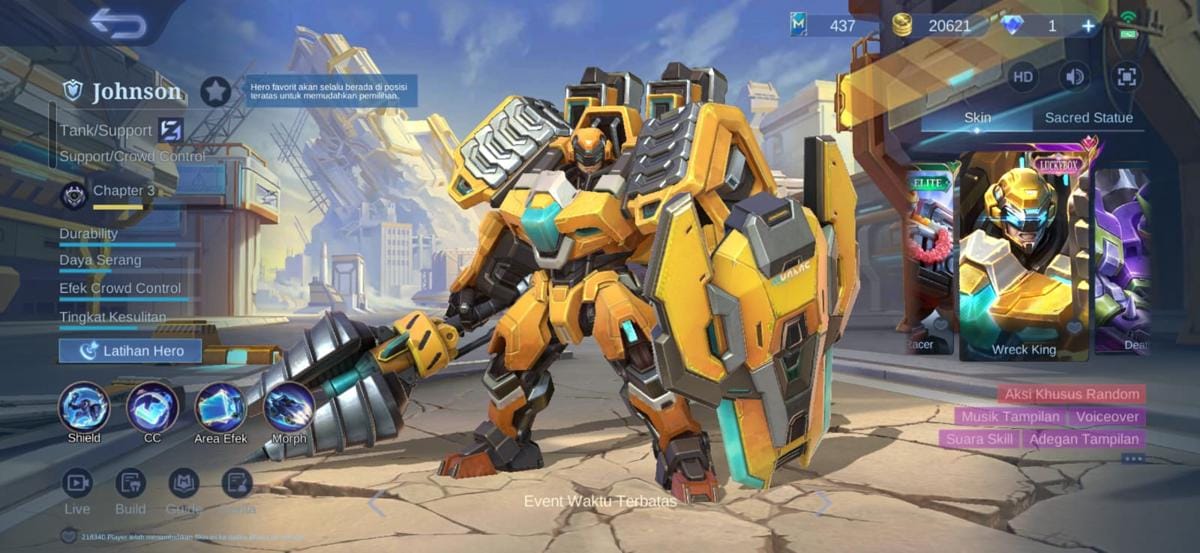This screenshot has height=553, width=1200.
Task: Go back using the return arrow
Action: coord(118,23)
